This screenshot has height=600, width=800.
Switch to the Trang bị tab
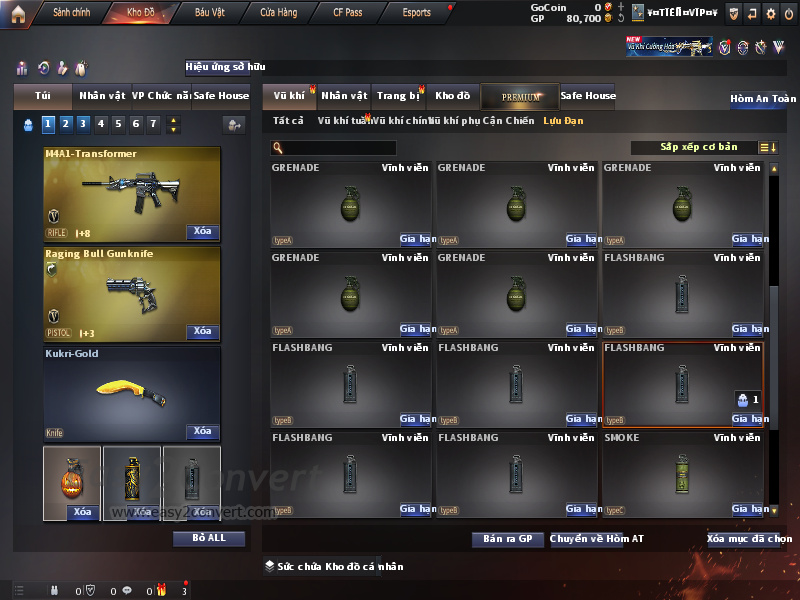tap(398, 96)
